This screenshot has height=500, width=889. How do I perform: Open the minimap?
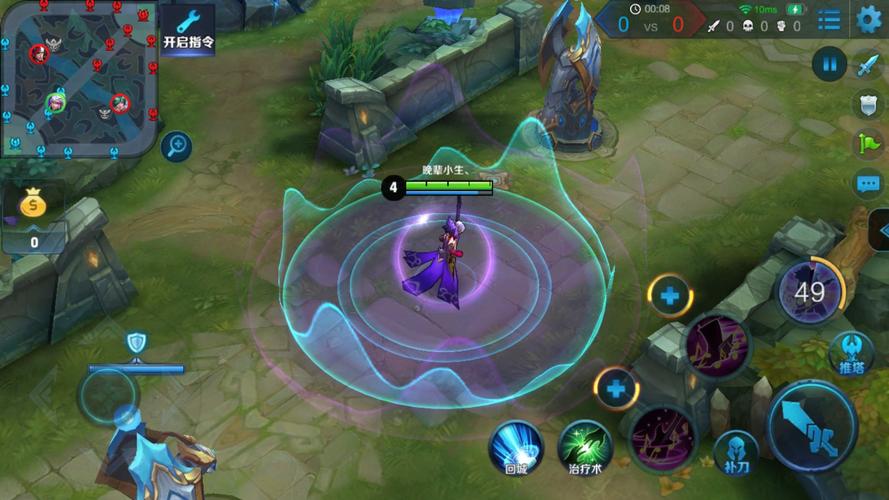coord(78,76)
